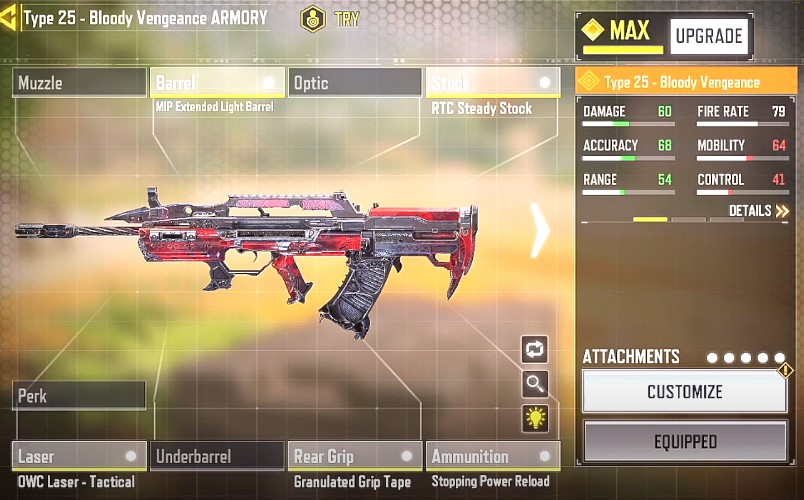Image resolution: width=804 pixels, height=500 pixels.
Task: Select the Laser attachment slot
Action: (80, 457)
